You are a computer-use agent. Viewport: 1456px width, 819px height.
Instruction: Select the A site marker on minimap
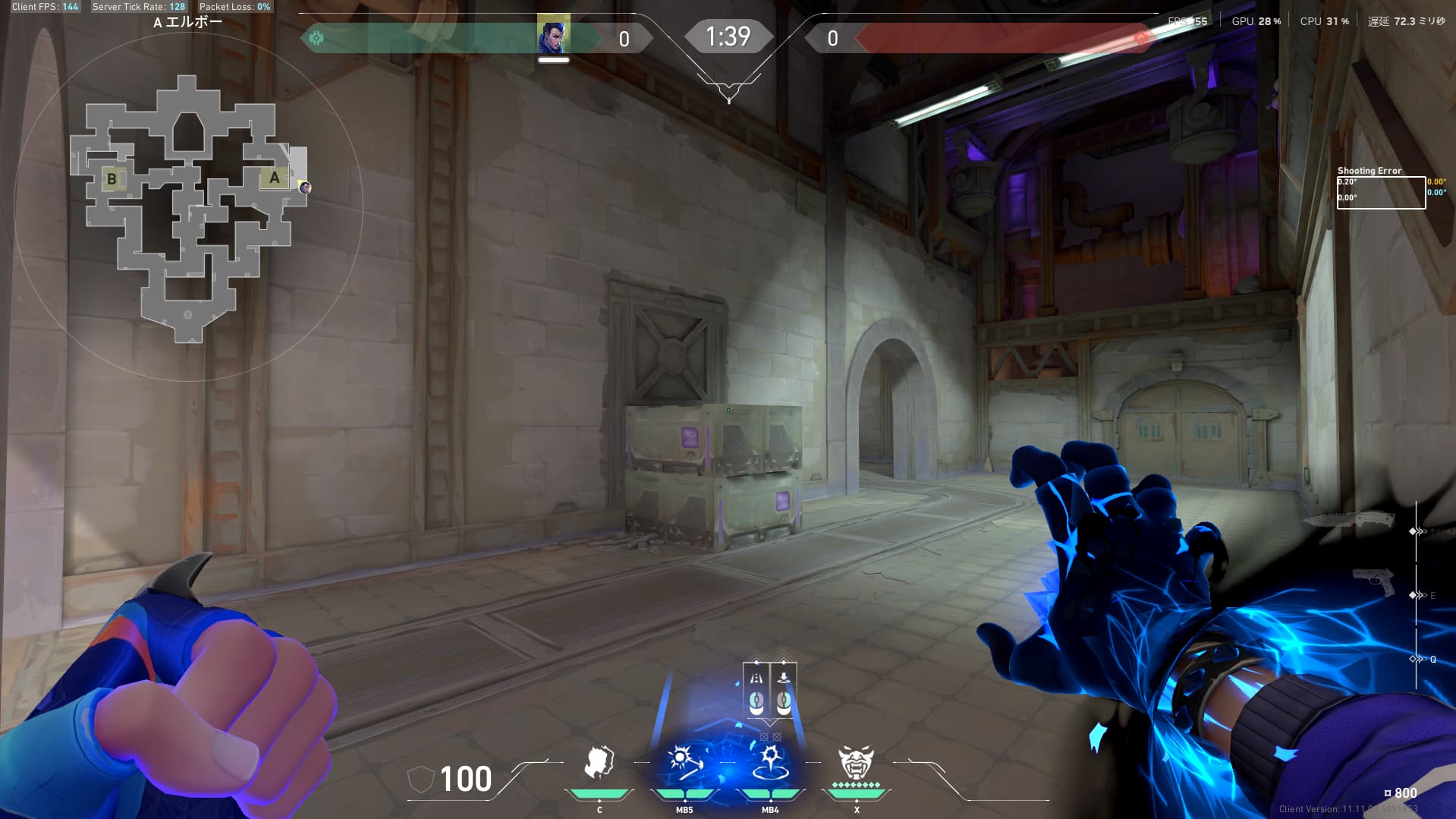(x=275, y=178)
